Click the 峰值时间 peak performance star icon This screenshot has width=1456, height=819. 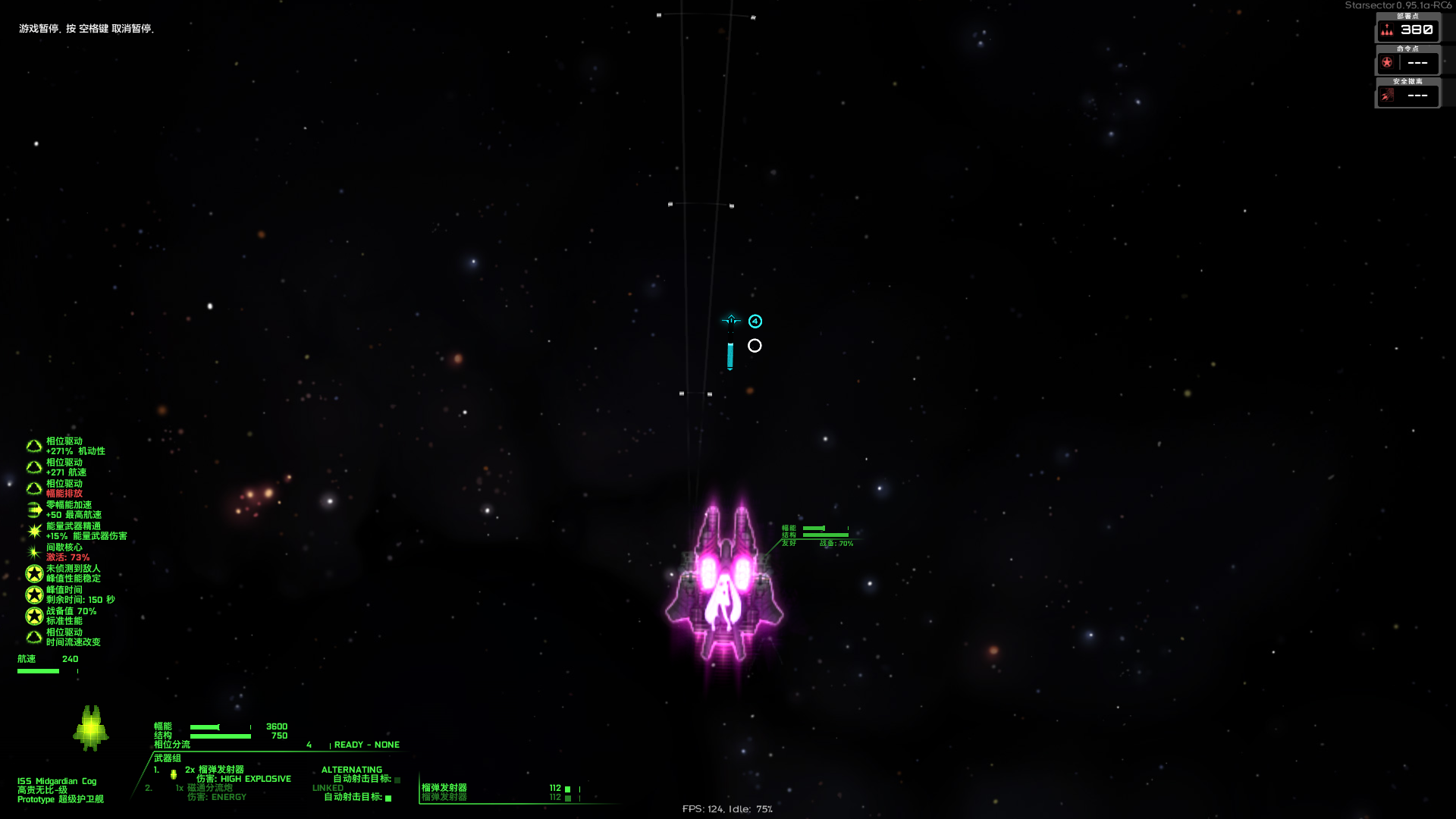(x=34, y=594)
